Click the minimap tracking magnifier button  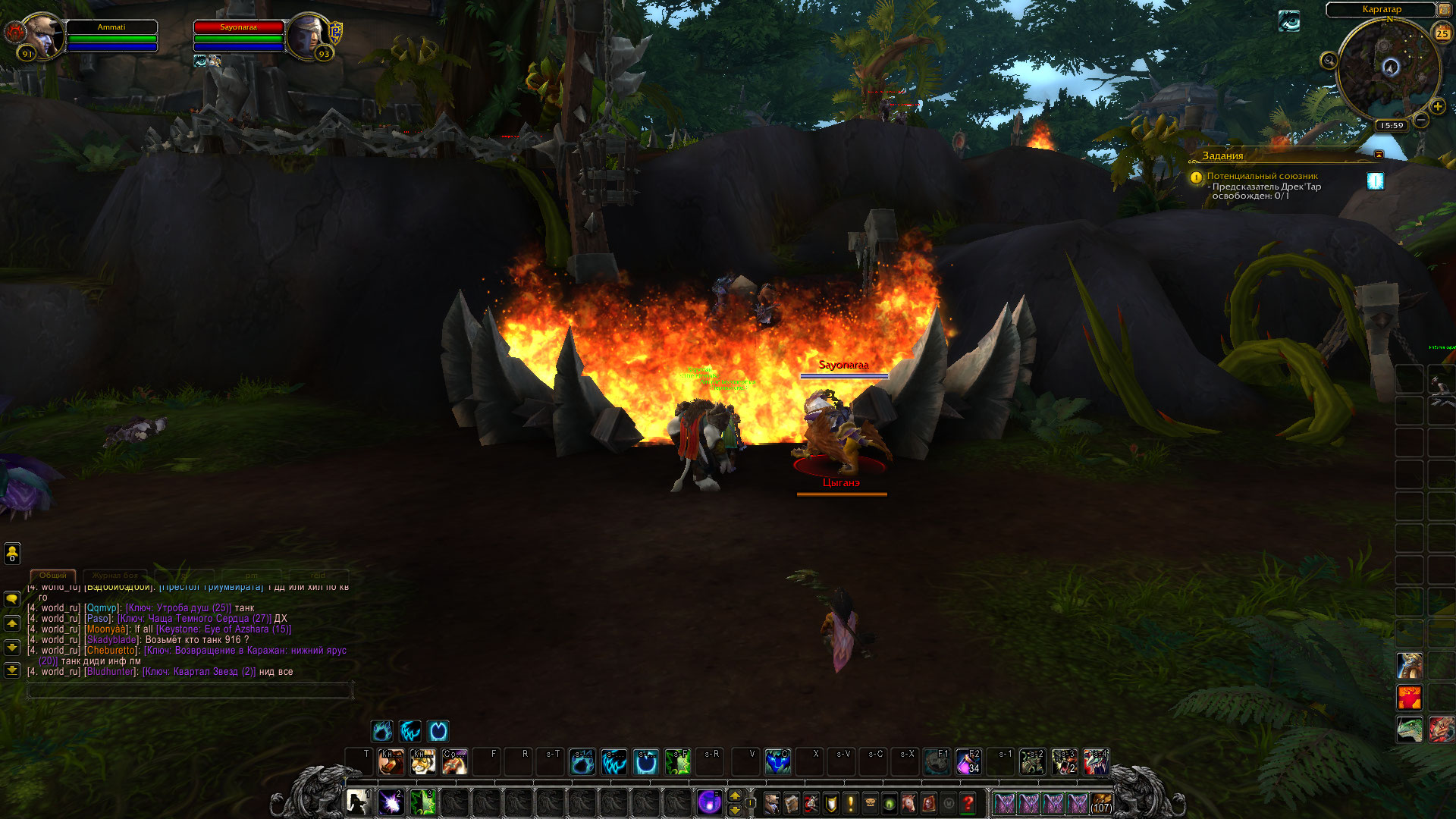(x=1329, y=61)
